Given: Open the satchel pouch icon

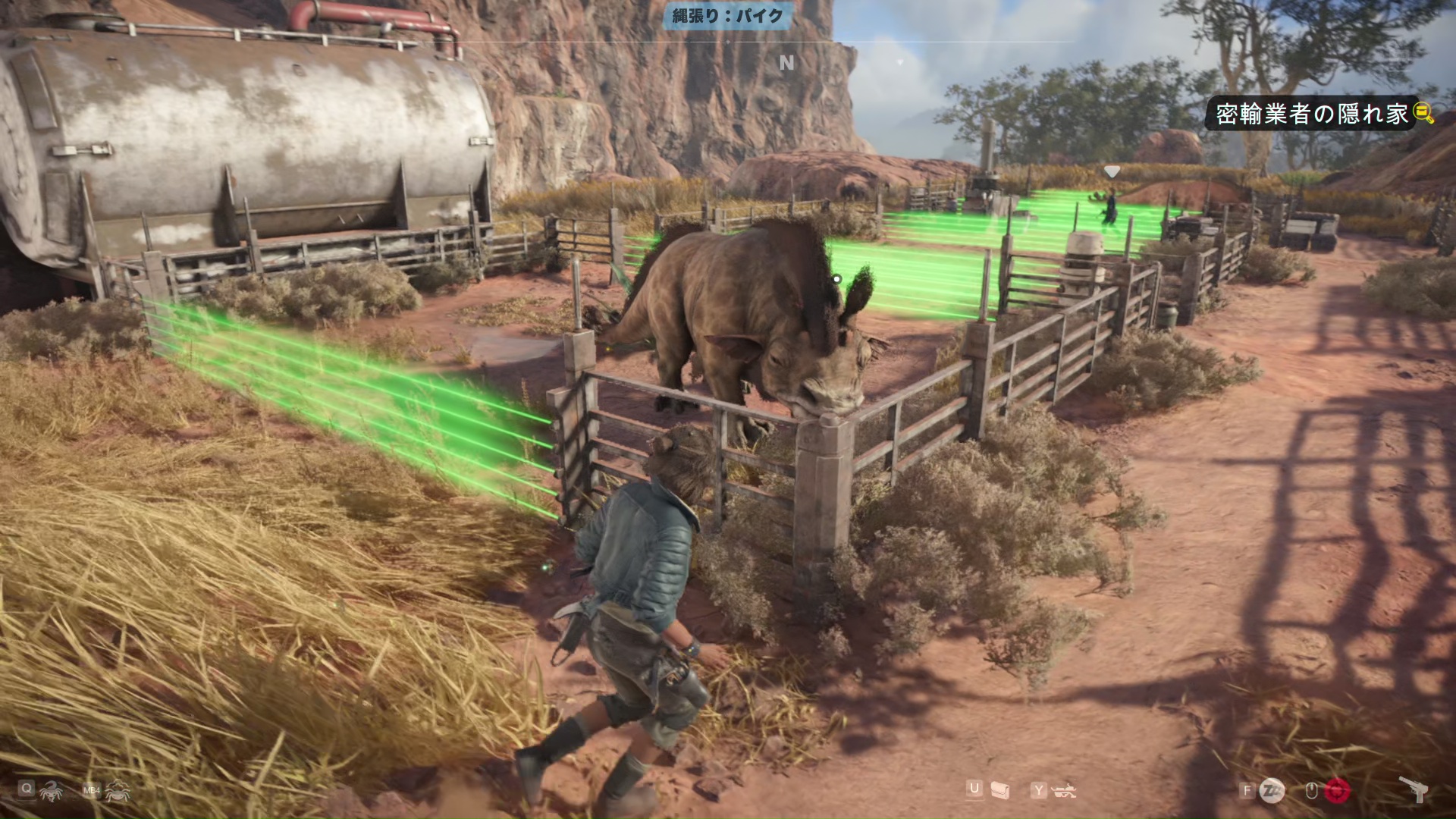Looking at the screenshot, I should click(1000, 791).
